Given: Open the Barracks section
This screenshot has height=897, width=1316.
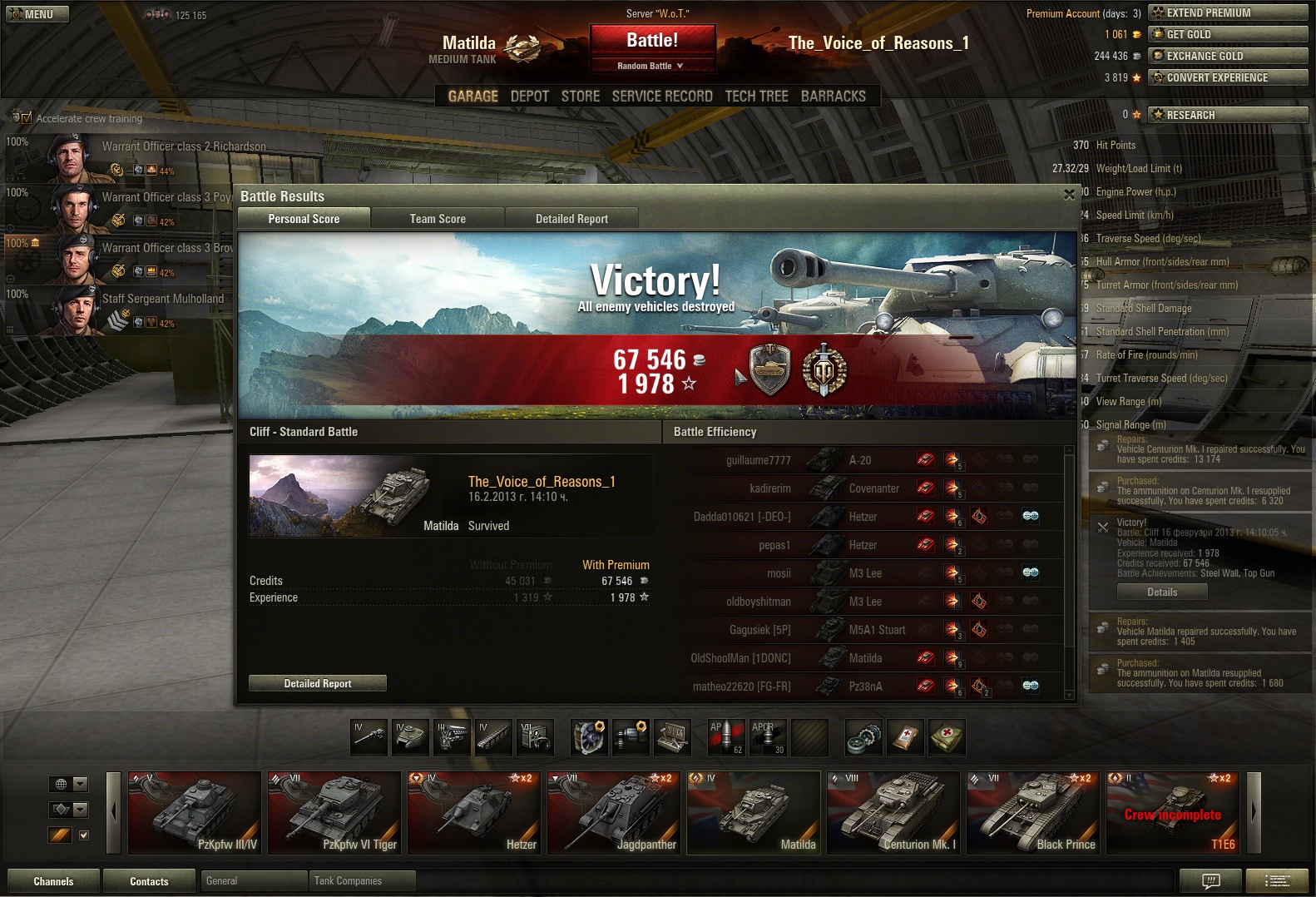Looking at the screenshot, I should click(x=833, y=97).
